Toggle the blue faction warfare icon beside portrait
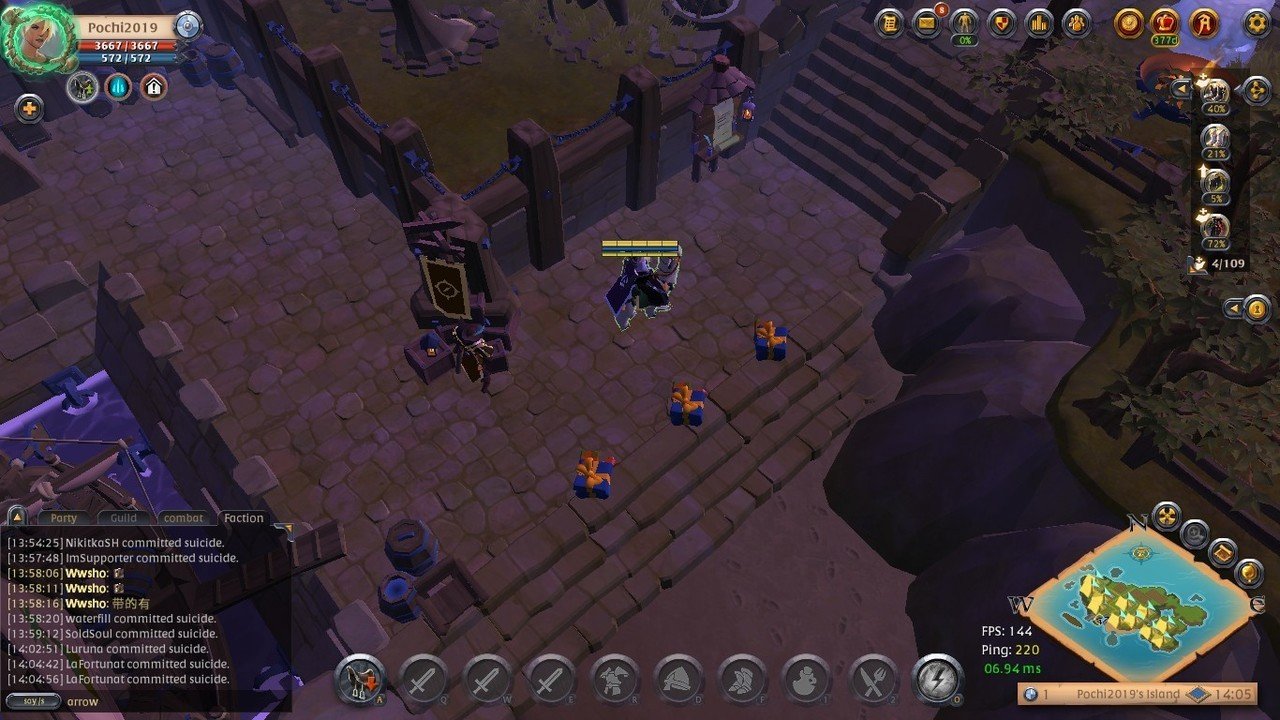 [x=118, y=87]
